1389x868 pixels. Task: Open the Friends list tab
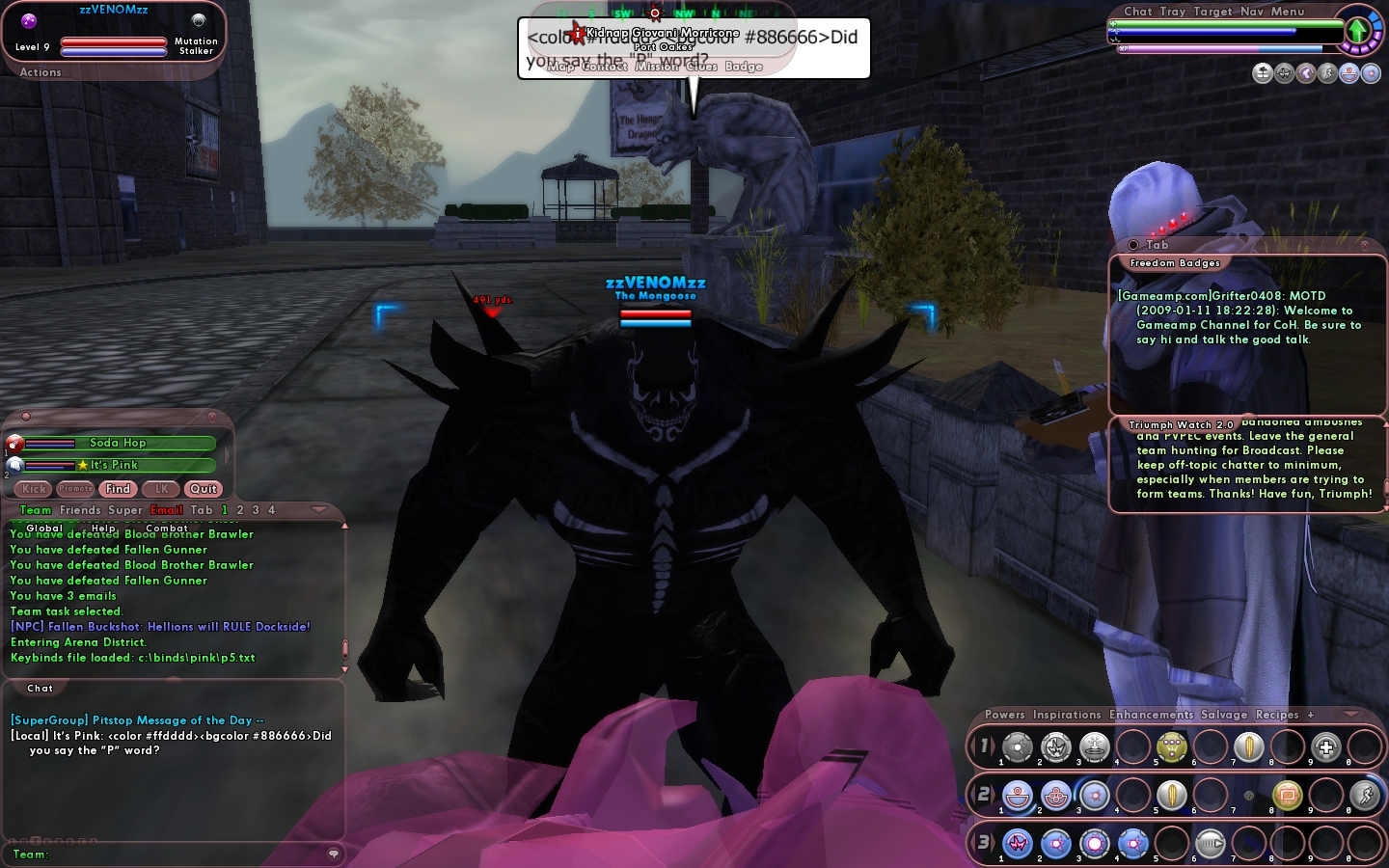click(80, 510)
